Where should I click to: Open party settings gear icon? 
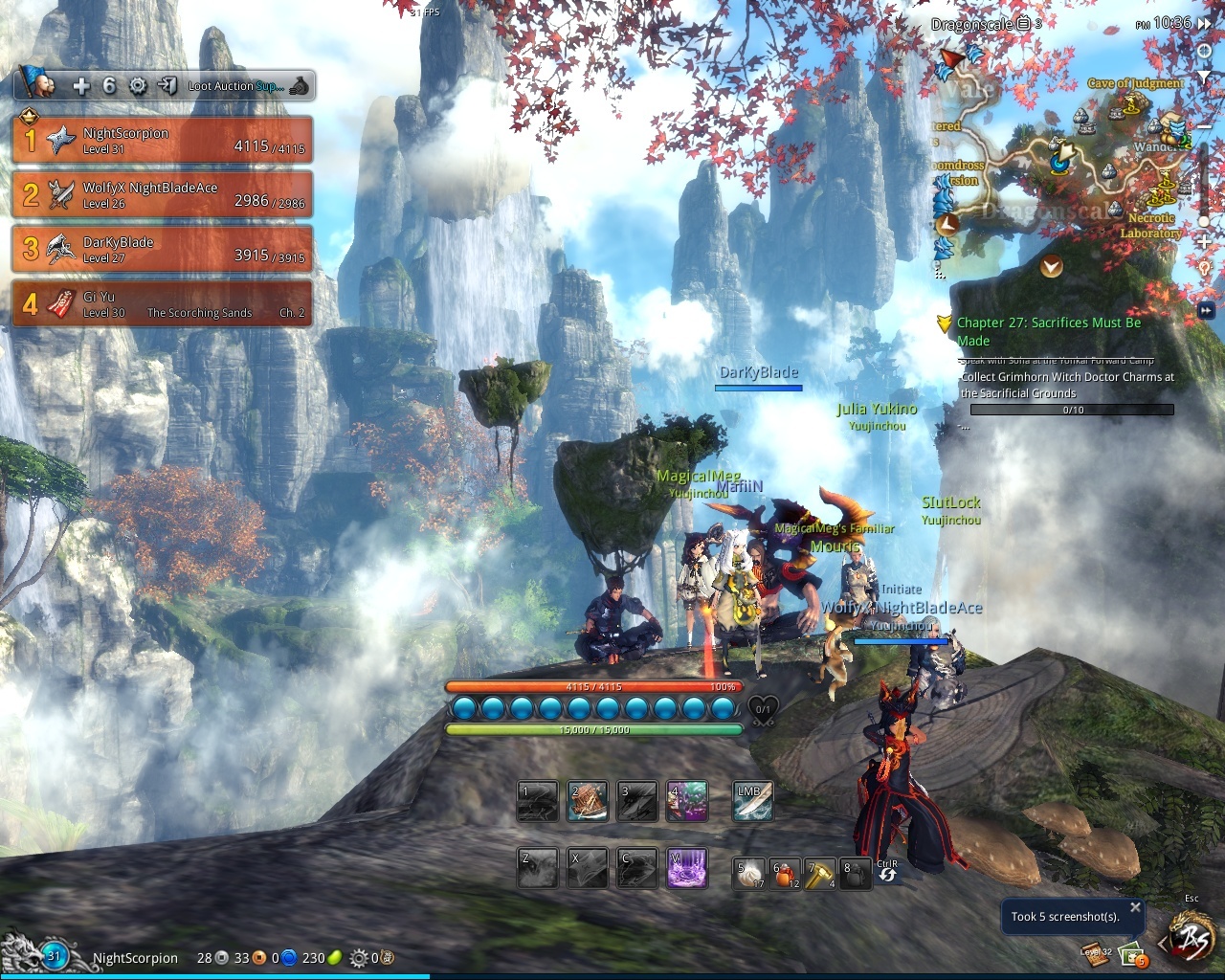pos(138,86)
